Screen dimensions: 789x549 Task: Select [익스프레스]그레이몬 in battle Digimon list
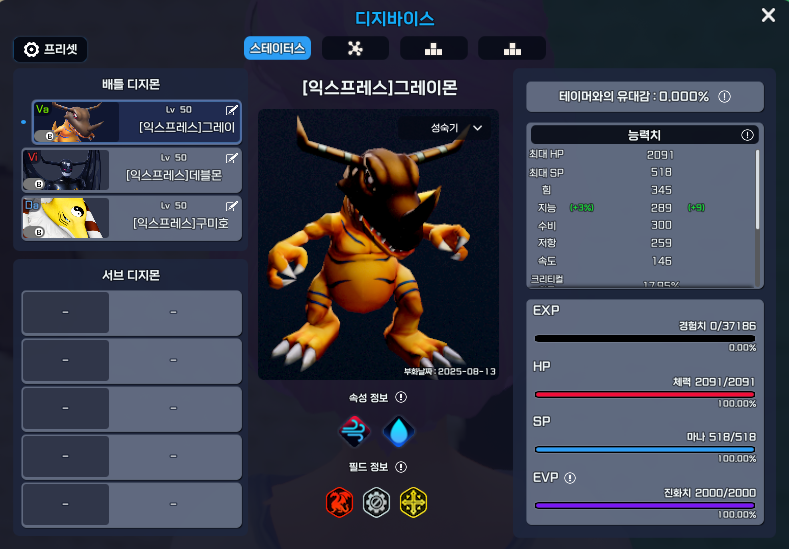[x=134, y=122]
